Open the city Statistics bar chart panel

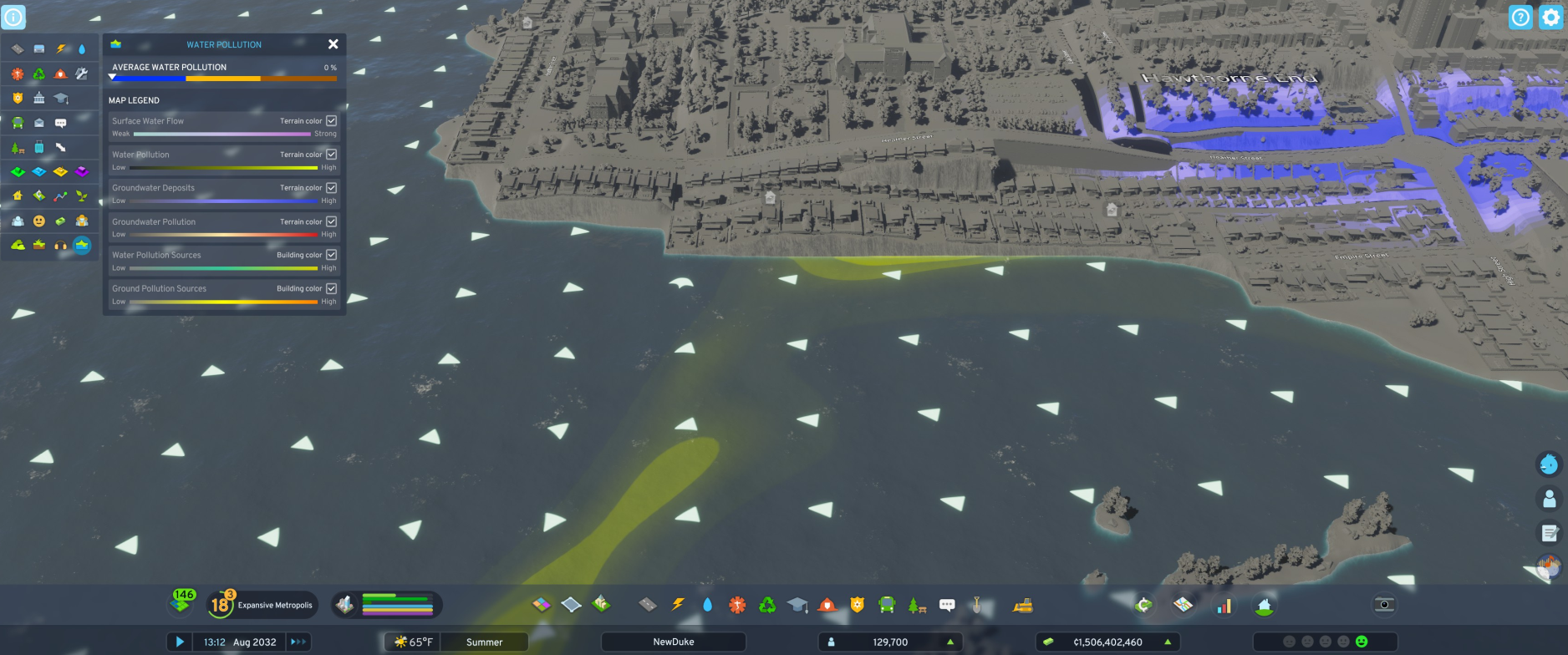(x=1224, y=604)
